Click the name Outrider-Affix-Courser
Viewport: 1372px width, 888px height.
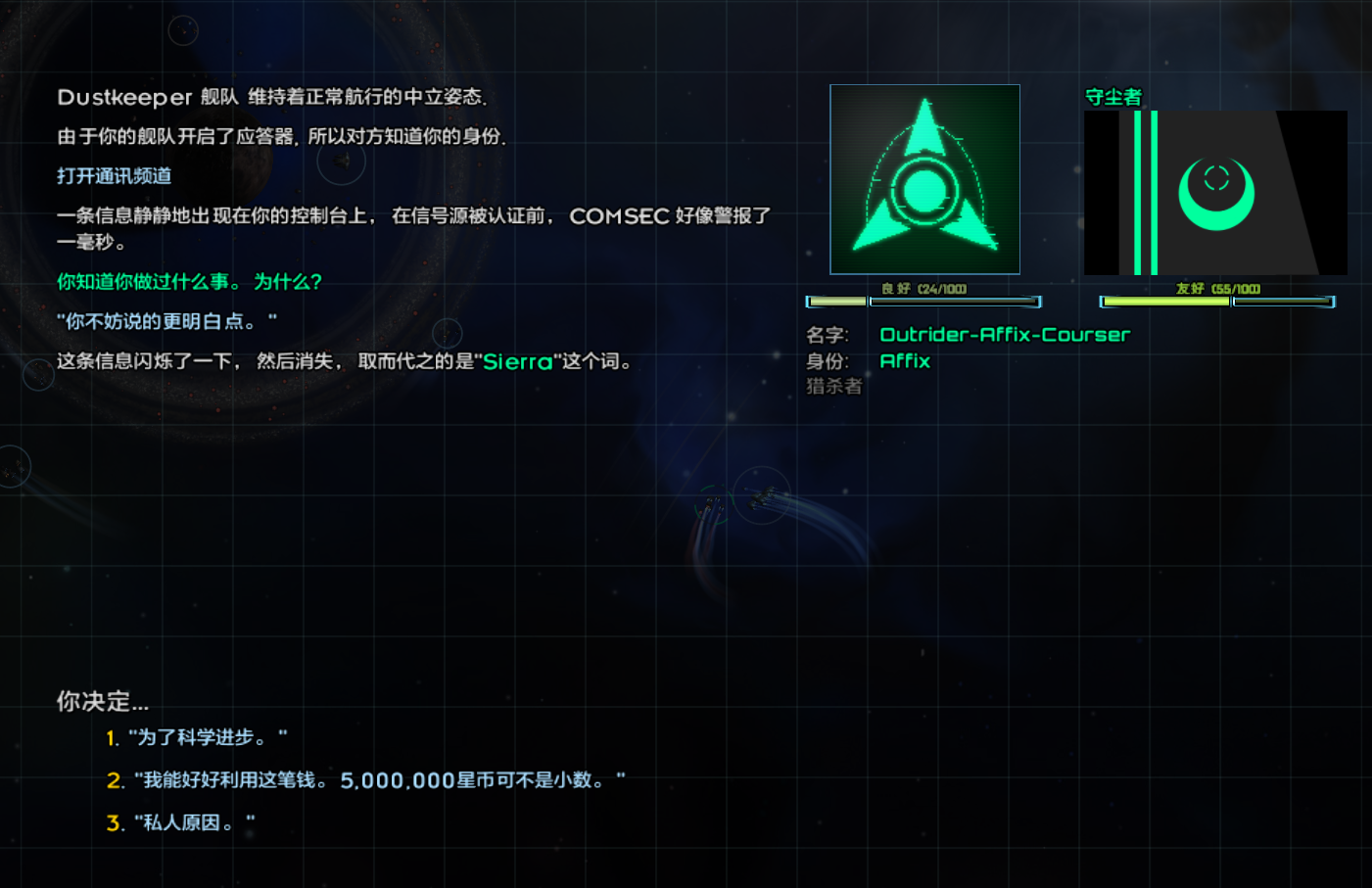(x=1005, y=334)
